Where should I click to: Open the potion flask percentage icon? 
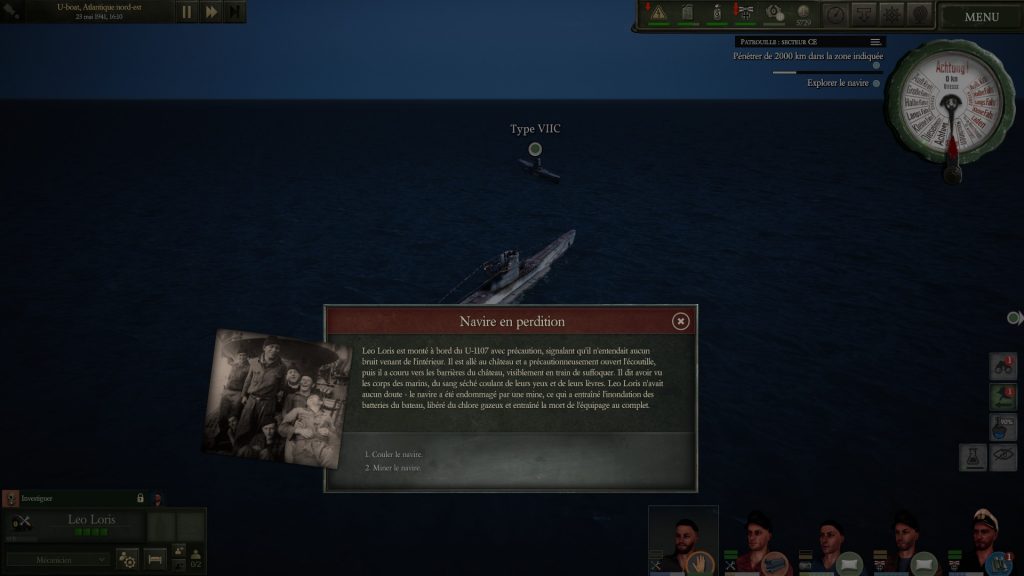click(x=1004, y=427)
